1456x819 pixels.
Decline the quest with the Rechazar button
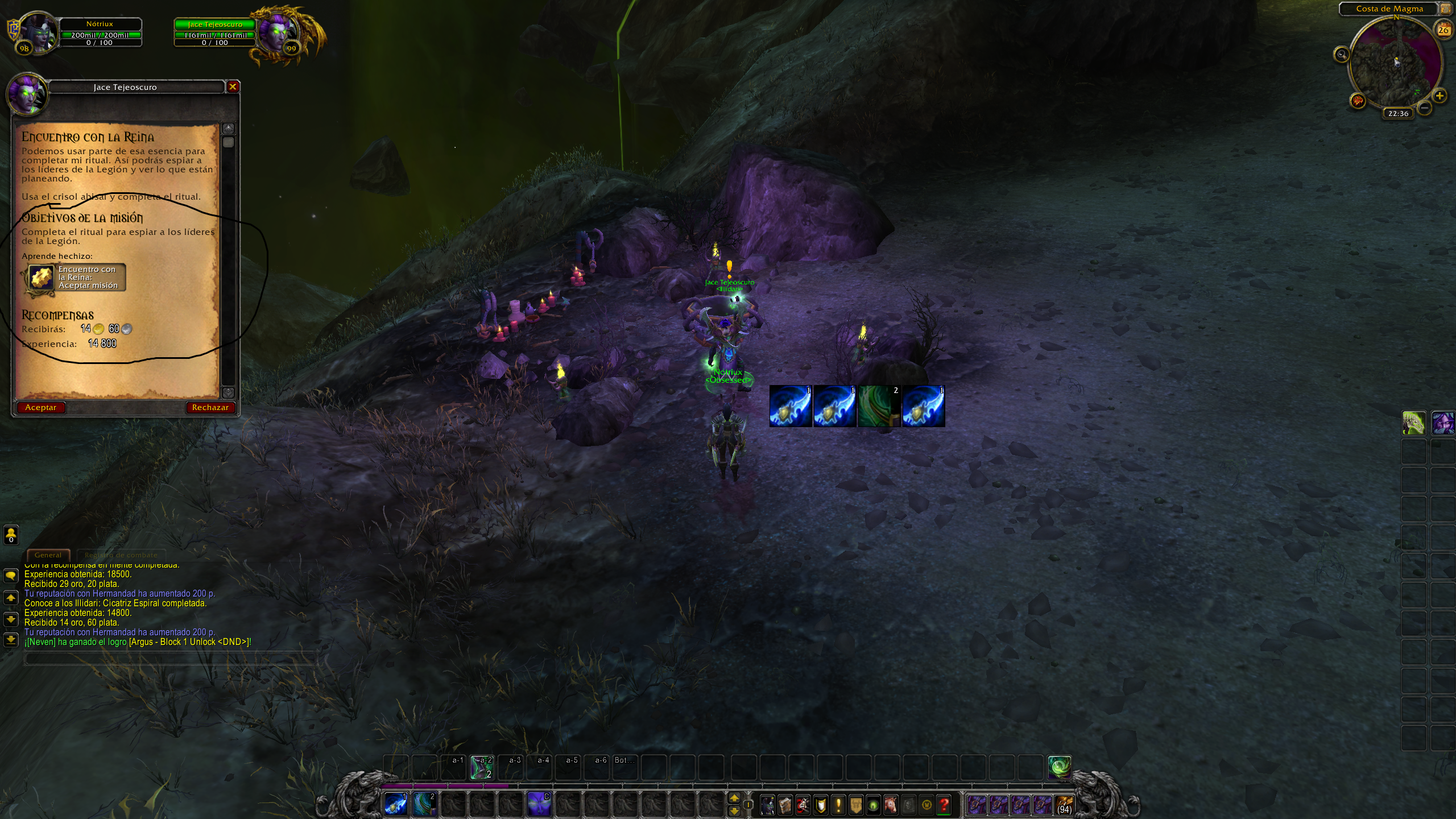[x=210, y=407]
